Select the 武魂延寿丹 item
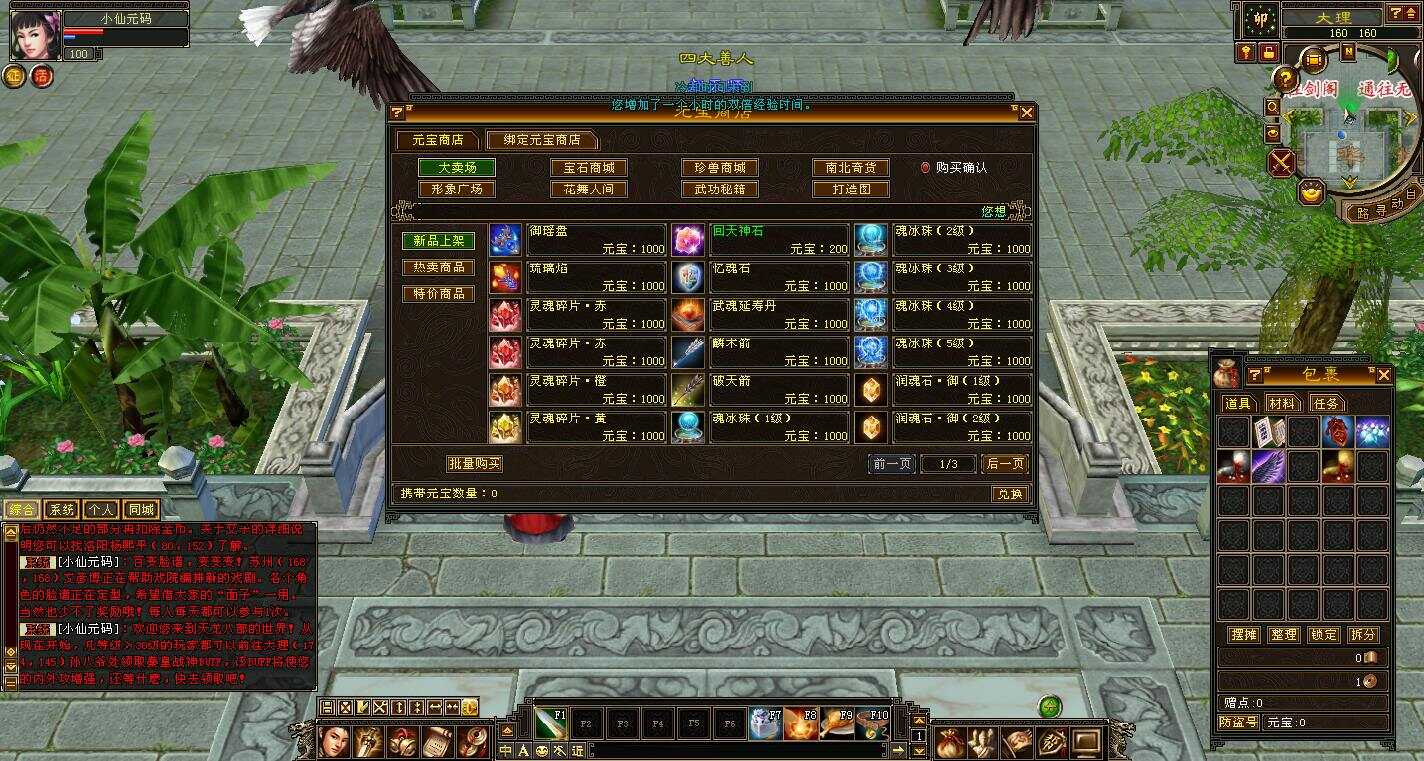The image size is (1424, 761). (760, 315)
